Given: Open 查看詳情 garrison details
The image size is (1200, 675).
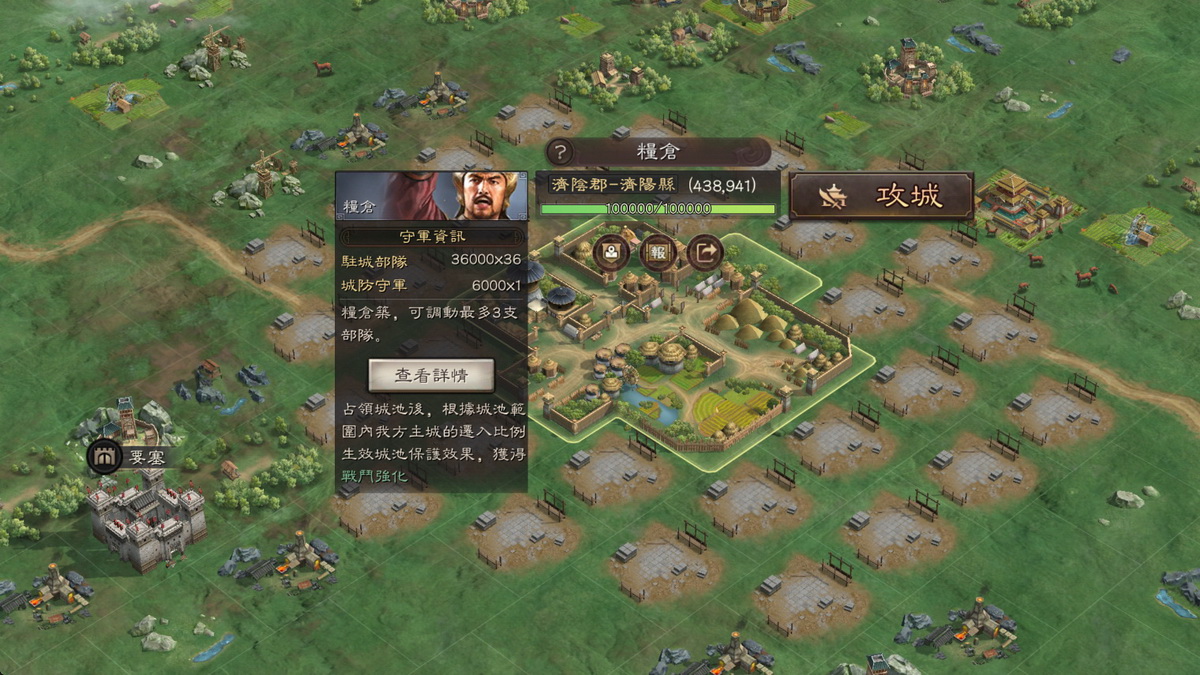Looking at the screenshot, I should tap(431, 375).
